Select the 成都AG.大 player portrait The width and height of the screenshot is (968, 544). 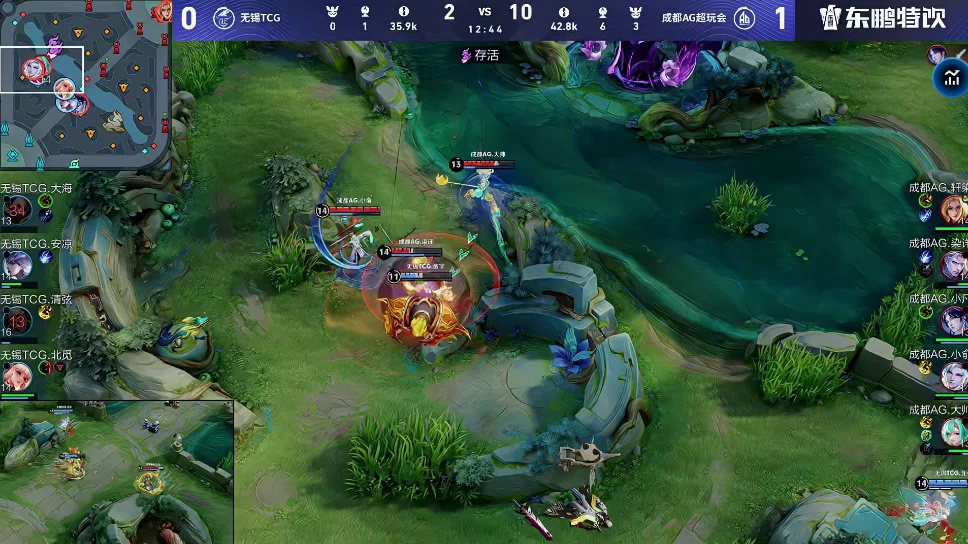951,432
